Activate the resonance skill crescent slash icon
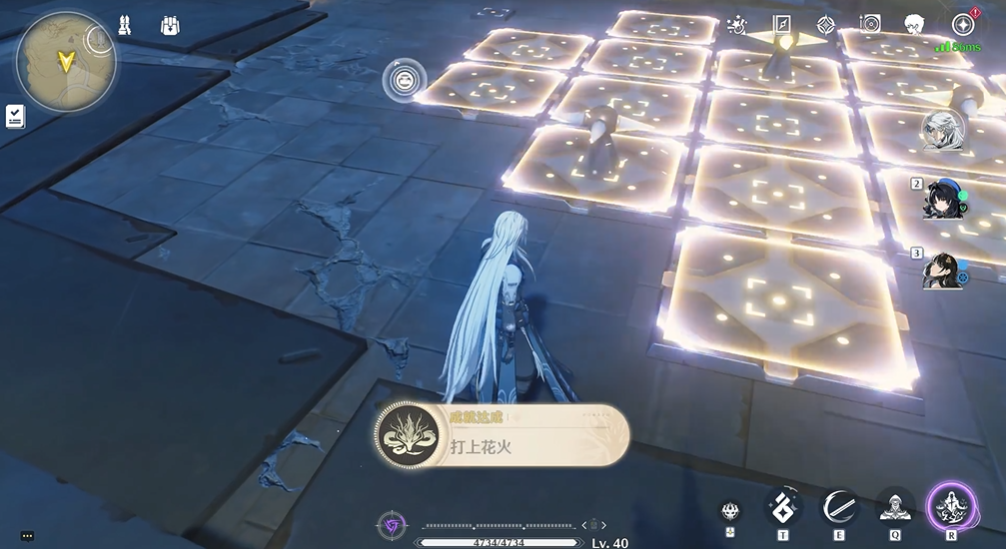Screen dimensions: 1006x549 (838, 508)
